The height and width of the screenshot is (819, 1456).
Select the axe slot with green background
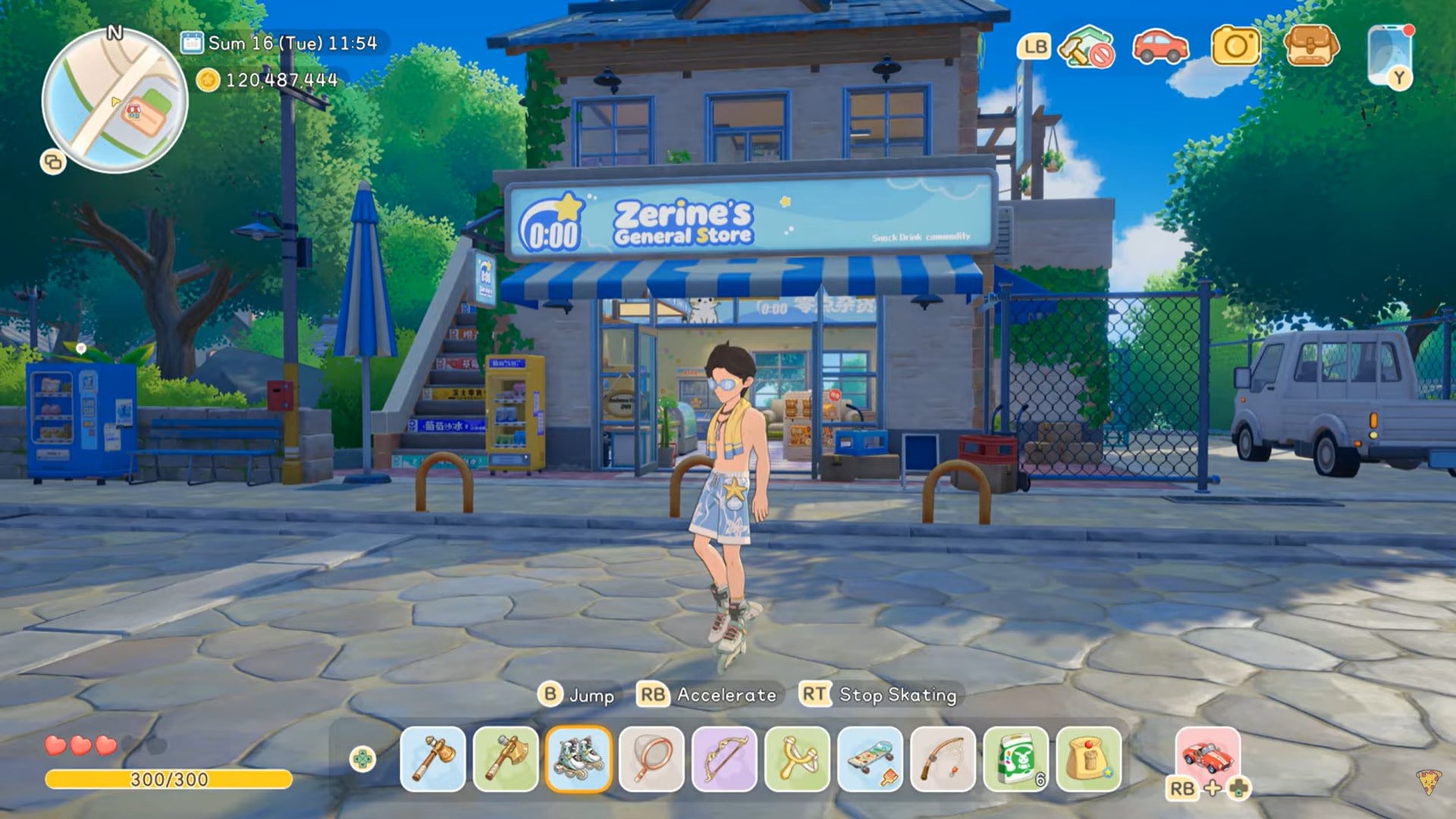(x=505, y=759)
